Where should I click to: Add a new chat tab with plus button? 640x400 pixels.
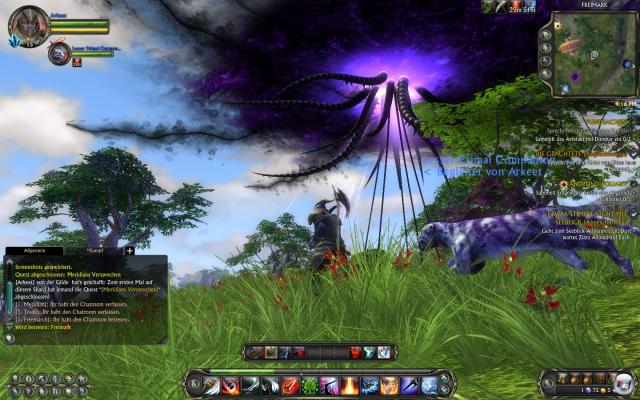pyautogui.click(x=129, y=250)
